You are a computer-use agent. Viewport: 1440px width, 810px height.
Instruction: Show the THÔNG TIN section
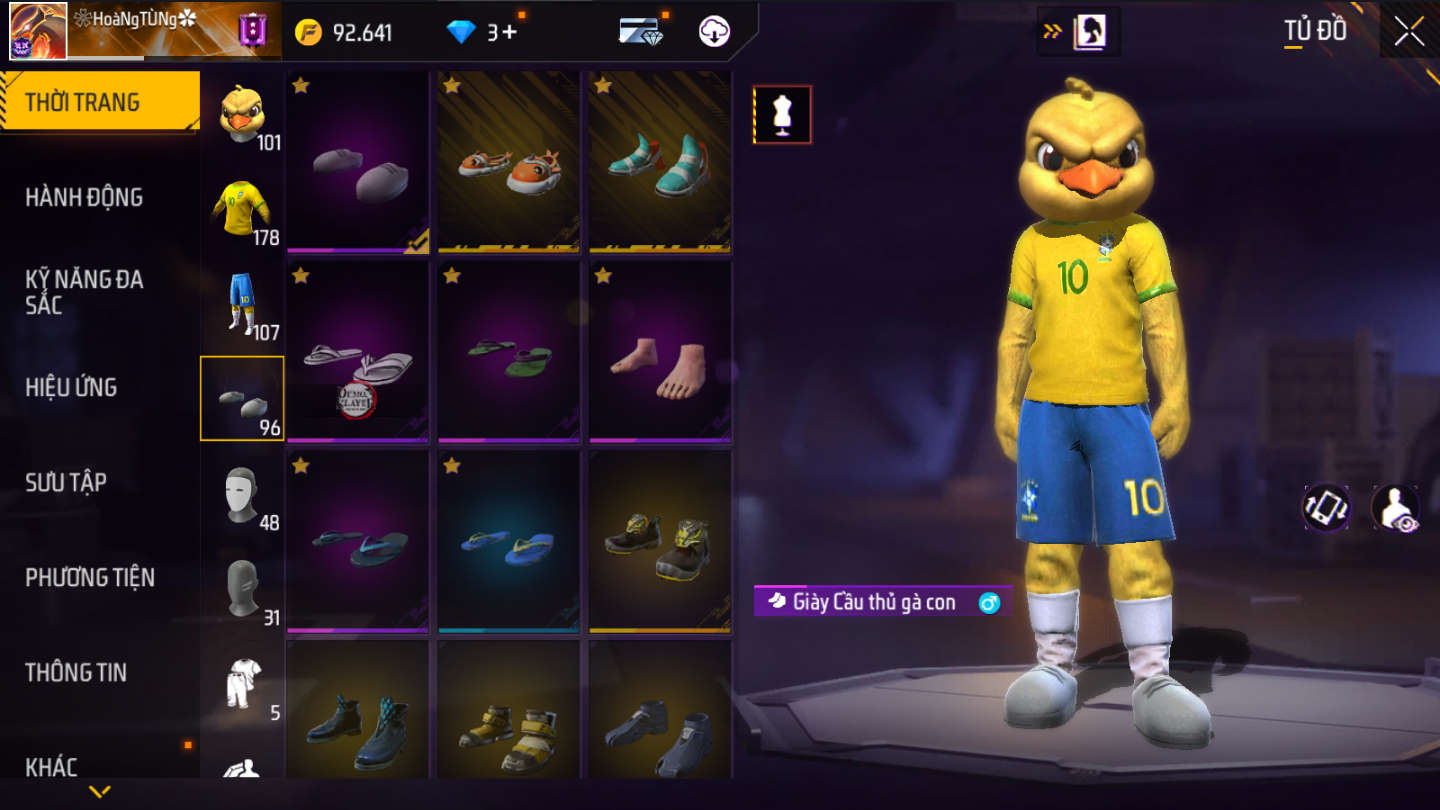tap(76, 672)
